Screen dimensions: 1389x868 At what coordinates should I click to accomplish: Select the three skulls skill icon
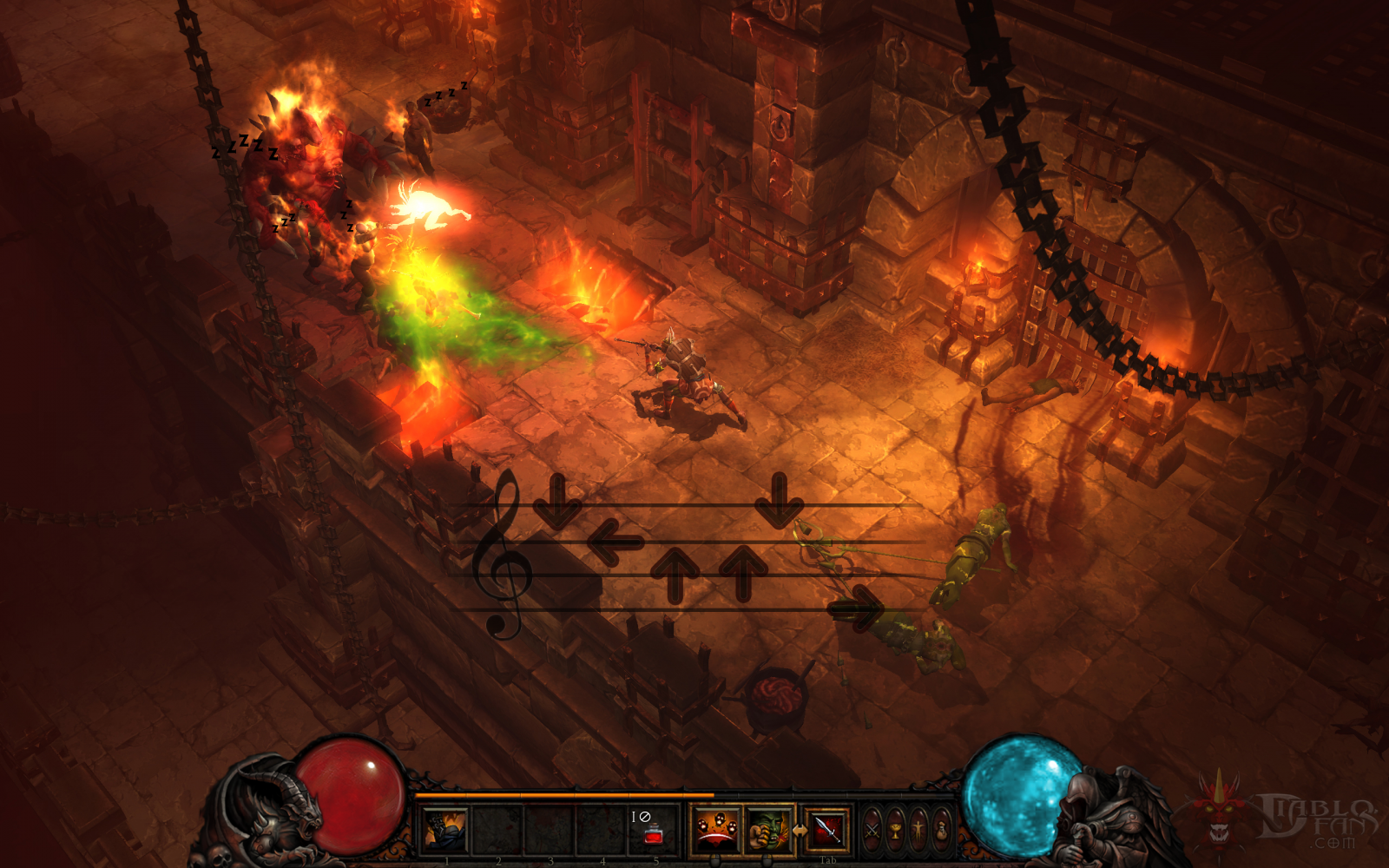point(714,829)
